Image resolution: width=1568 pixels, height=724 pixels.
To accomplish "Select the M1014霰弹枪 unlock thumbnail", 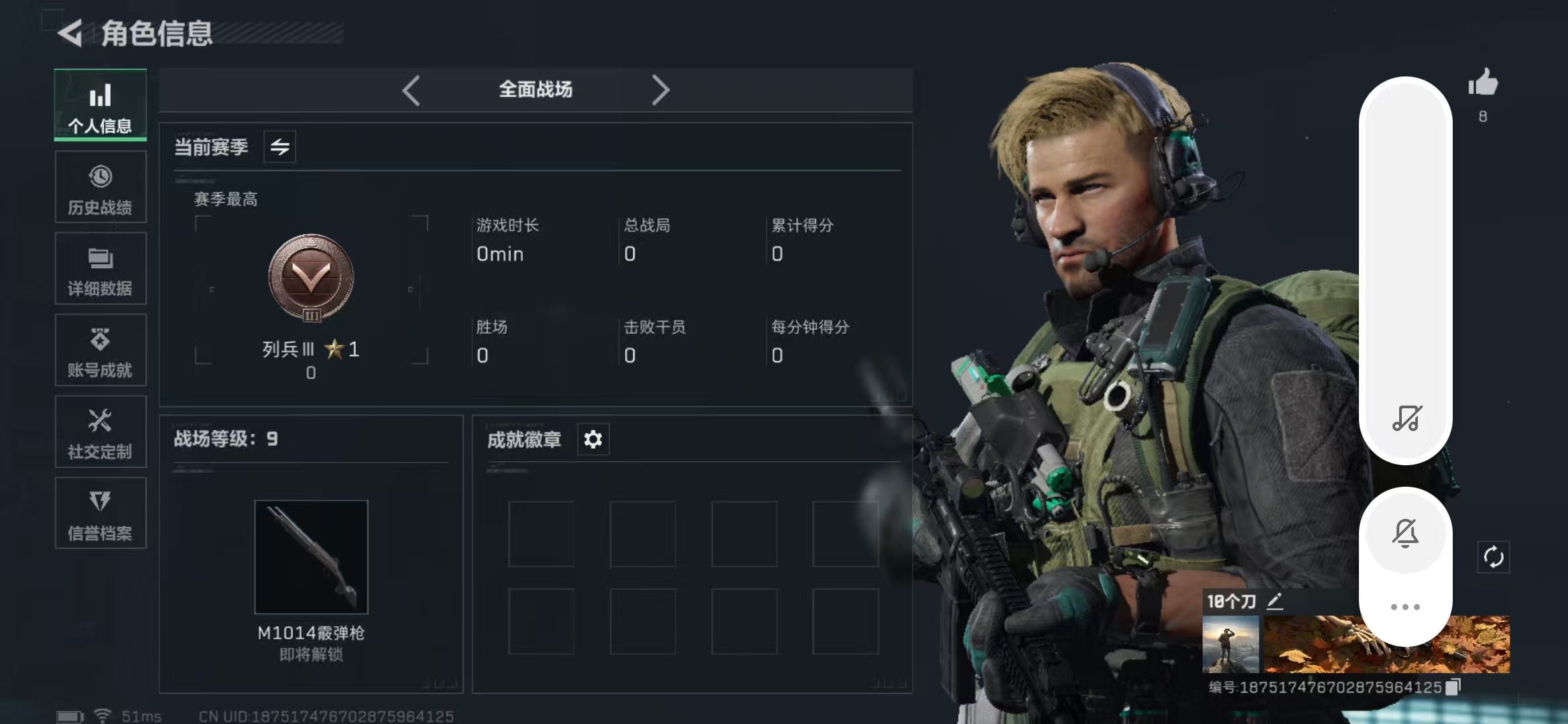I will pyautogui.click(x=312, y=556).
